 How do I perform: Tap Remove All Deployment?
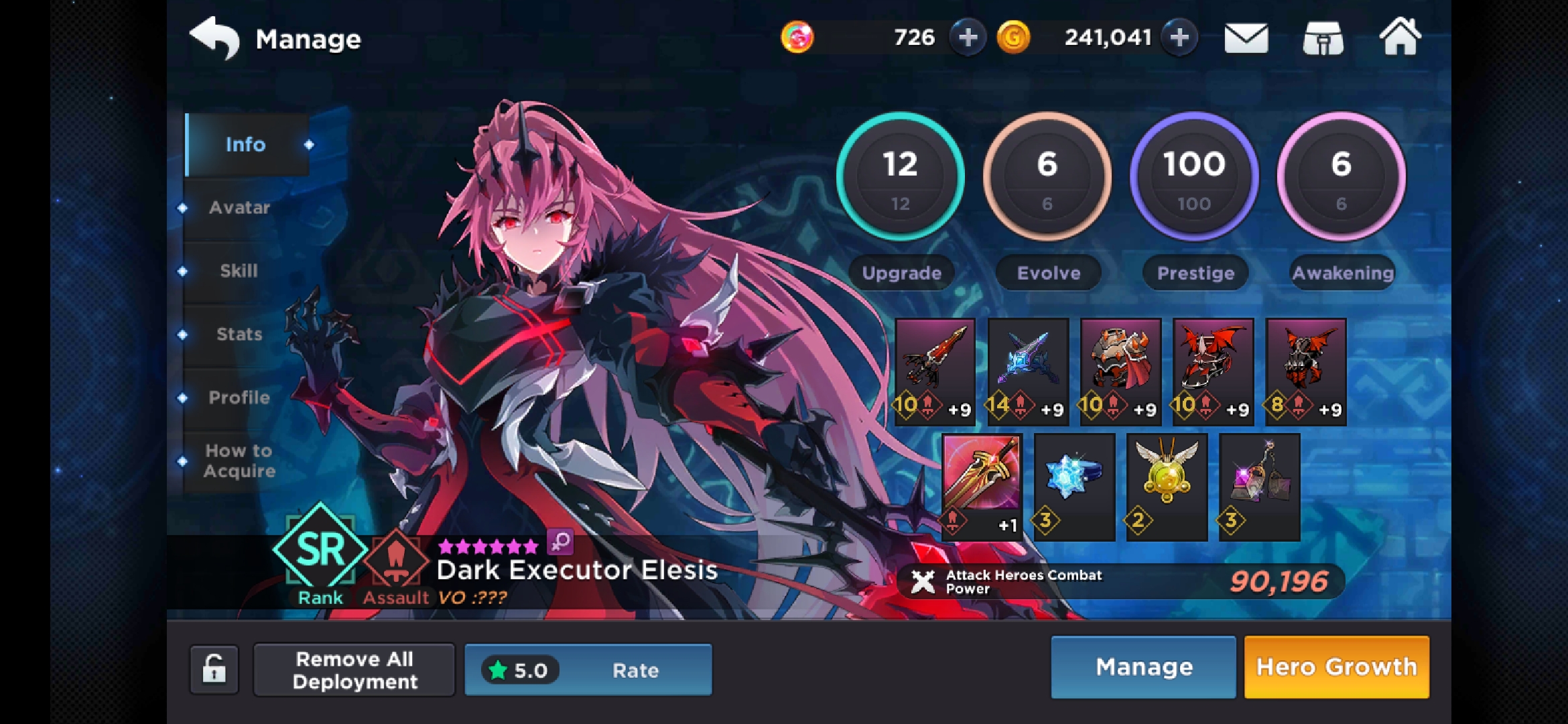coord(354,669)
